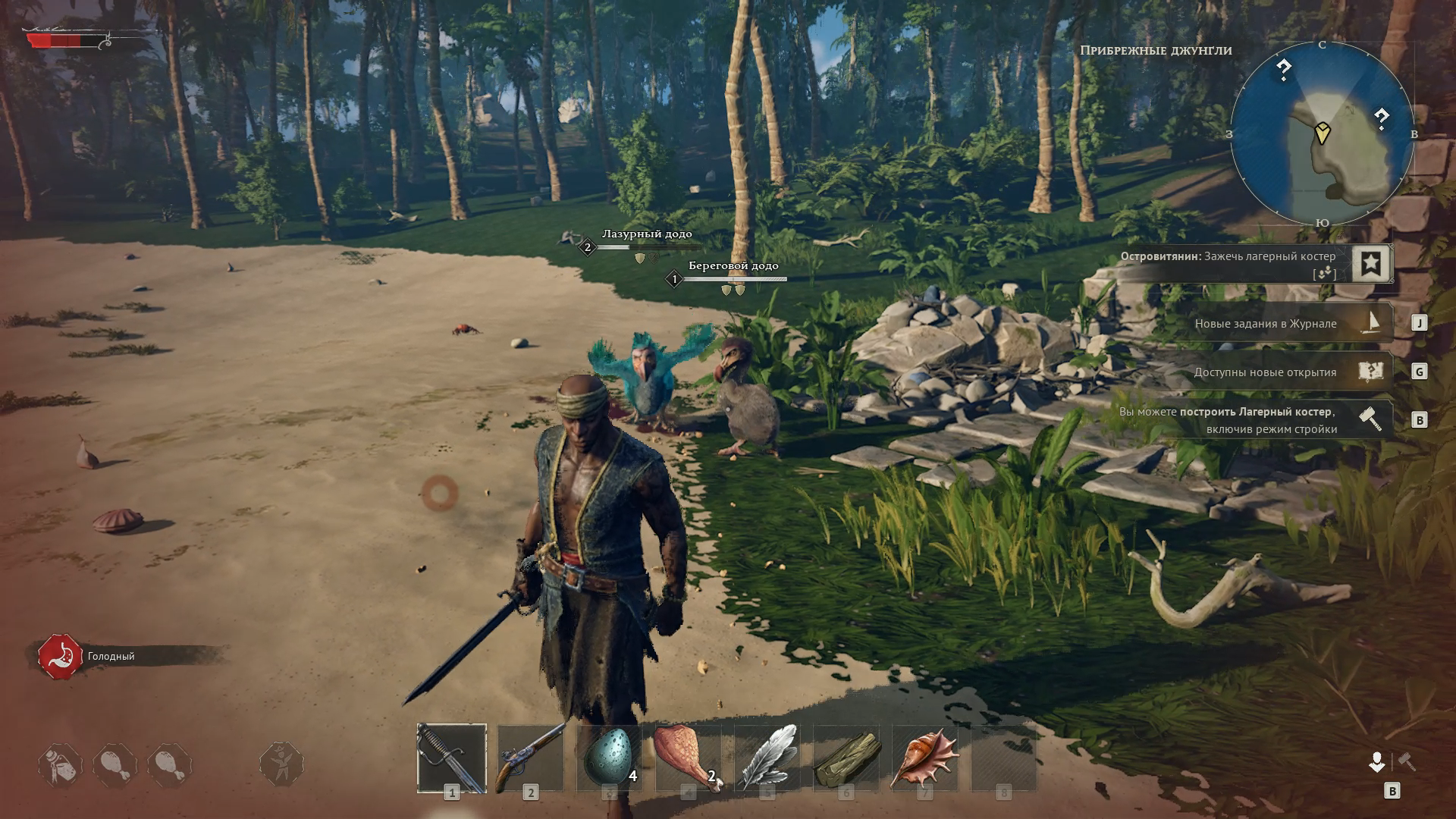Click the red 'Голодный' hunger status icon
This screenshot has height=819, width=1456.
pos(61,657)
